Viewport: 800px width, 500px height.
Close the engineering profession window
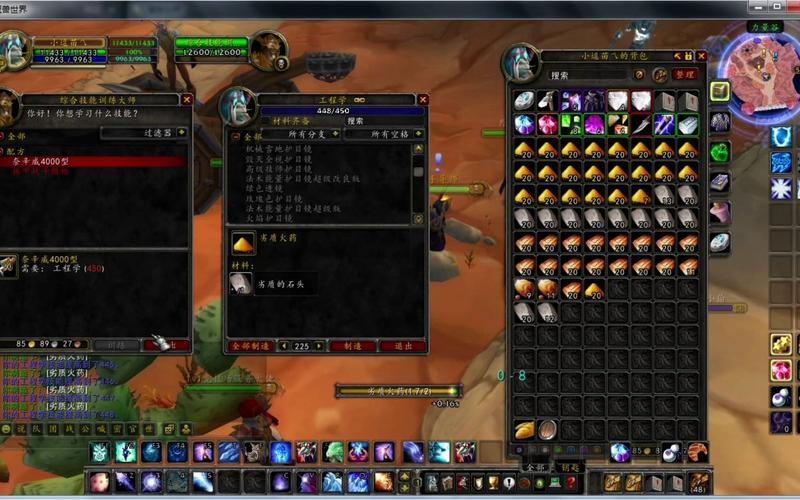coord(423,100)
